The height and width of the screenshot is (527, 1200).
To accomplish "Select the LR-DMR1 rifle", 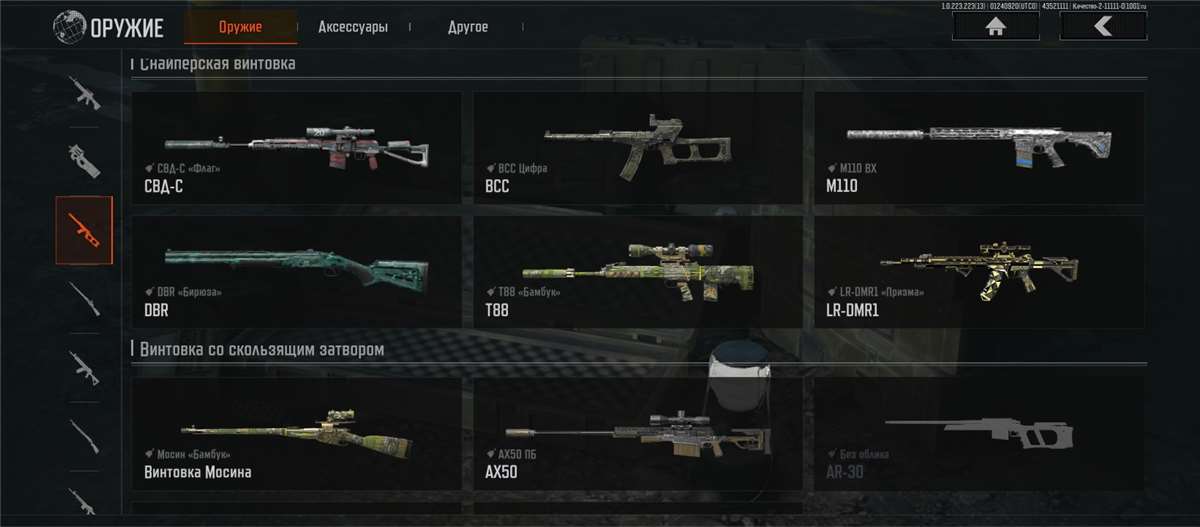I will [979, 272].
